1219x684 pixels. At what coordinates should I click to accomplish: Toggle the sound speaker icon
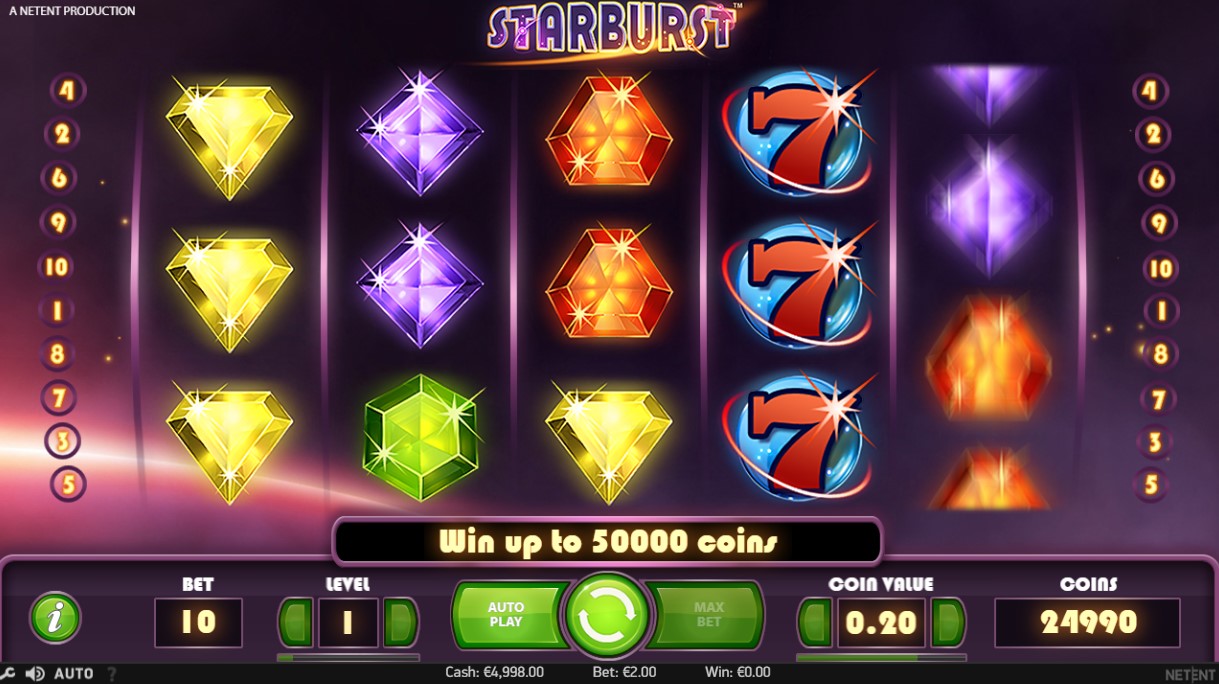34,673
